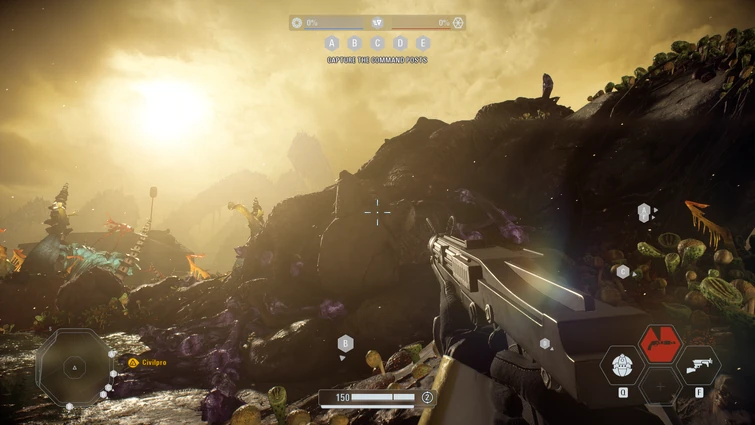Viewport: 755px width, 425px height.
Task: Select command post A indicator
Action: [x=331, y=43]
